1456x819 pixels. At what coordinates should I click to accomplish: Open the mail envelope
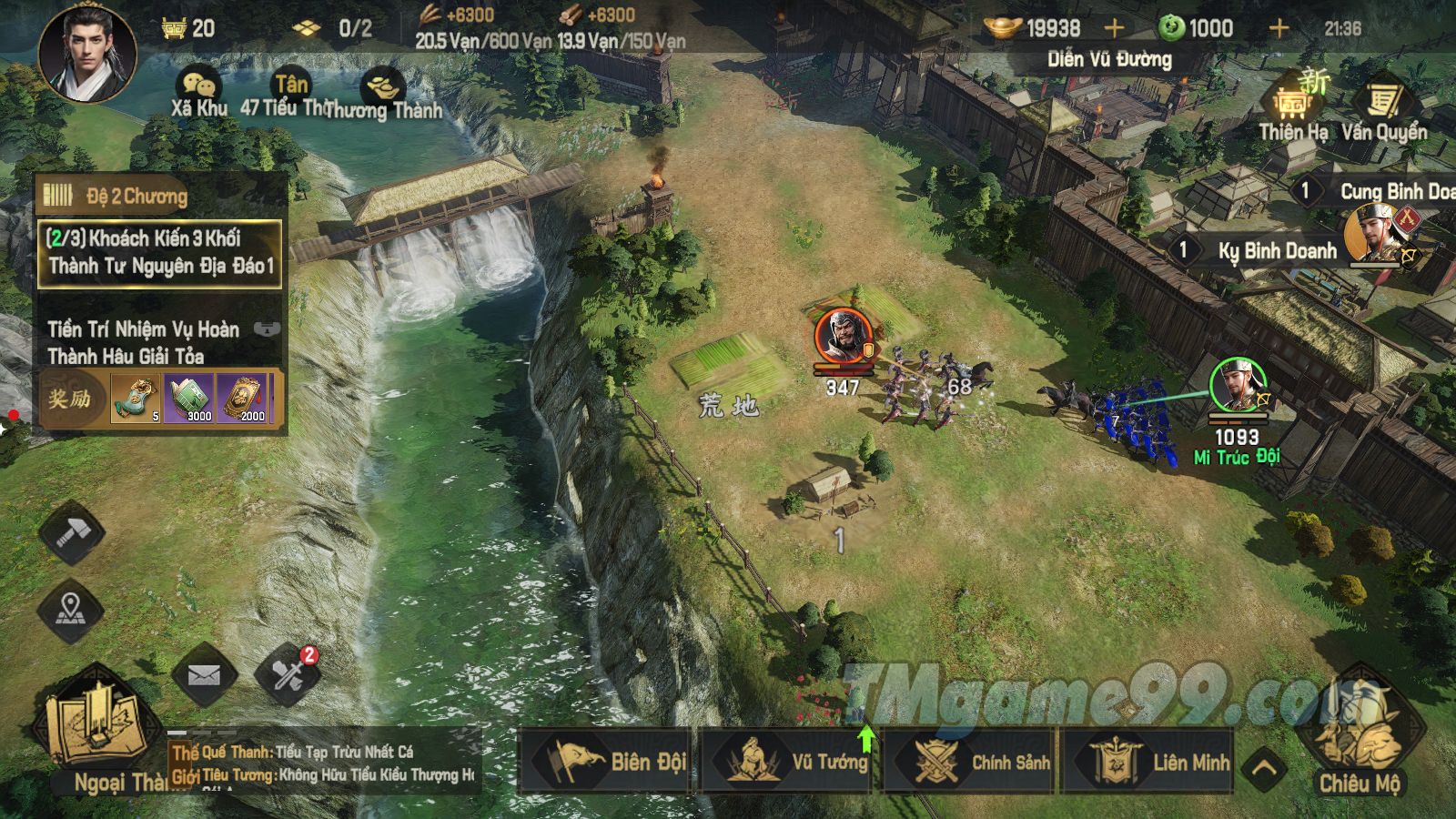pos(204,675)
